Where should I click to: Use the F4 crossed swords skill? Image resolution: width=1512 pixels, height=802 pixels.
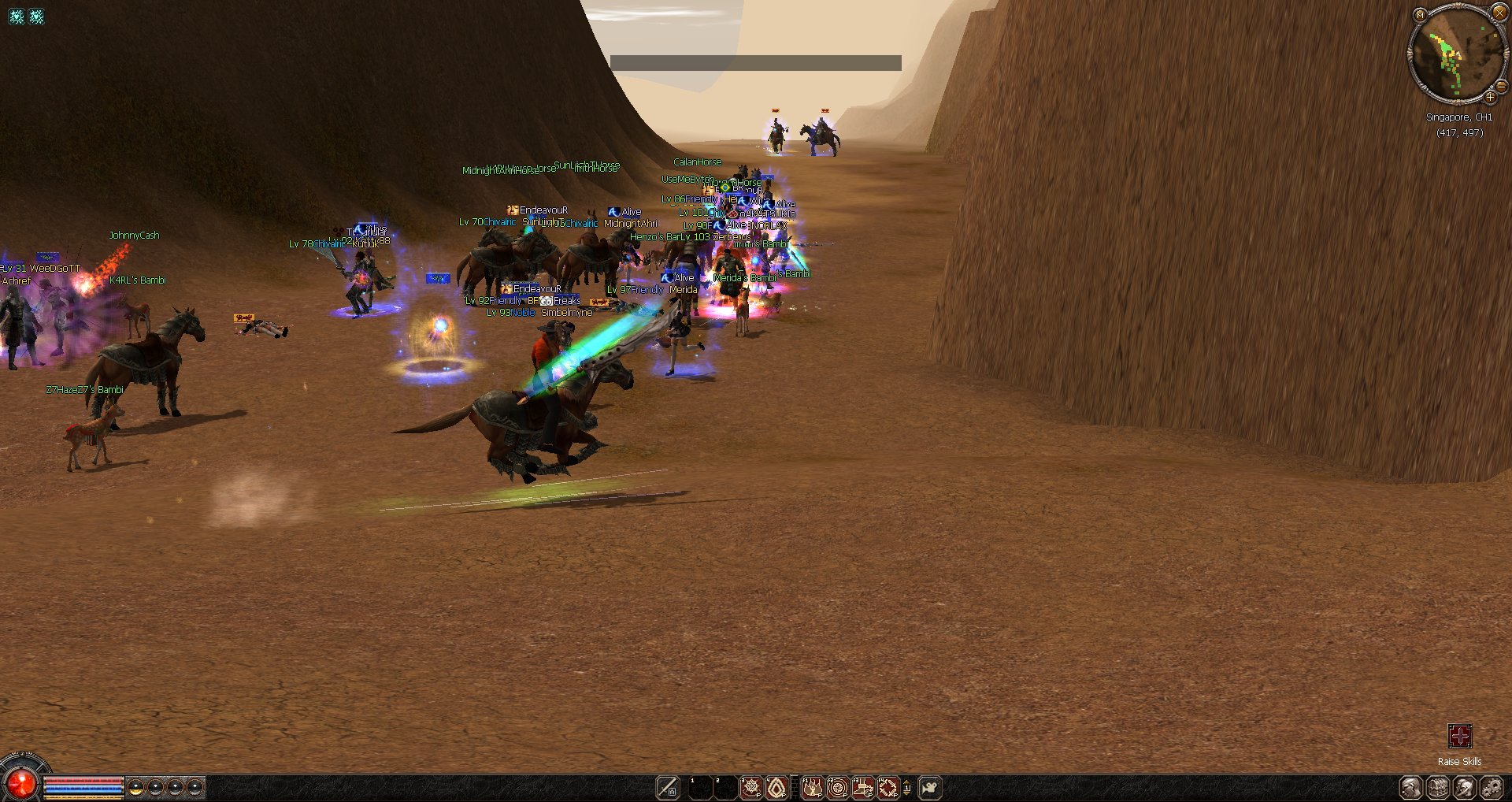pyautogui.click(x=888, y=787)
